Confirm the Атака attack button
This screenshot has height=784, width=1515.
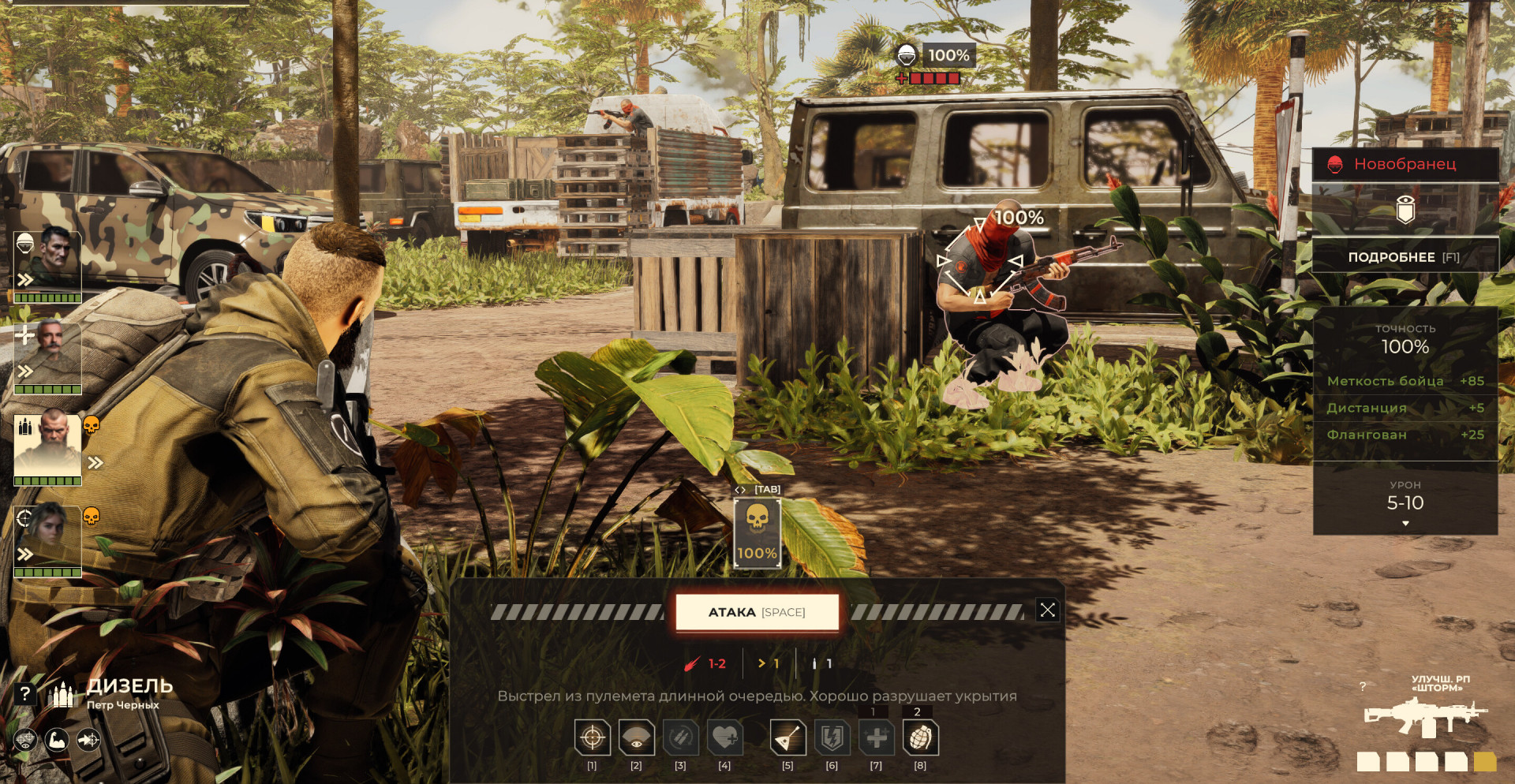(x=757, y=612)
